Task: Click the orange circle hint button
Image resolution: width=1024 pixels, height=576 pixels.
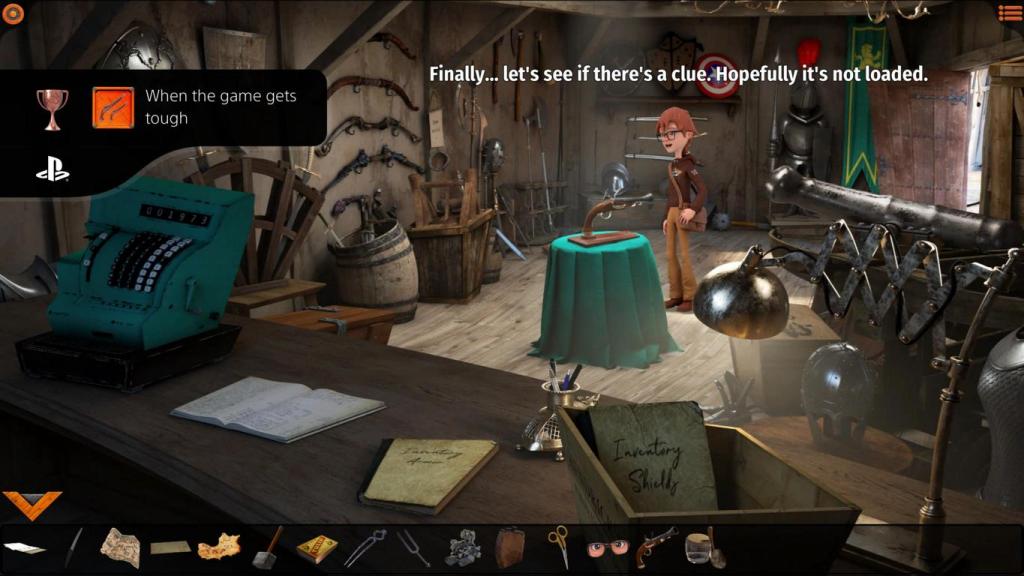Action: tap(13, 13)
